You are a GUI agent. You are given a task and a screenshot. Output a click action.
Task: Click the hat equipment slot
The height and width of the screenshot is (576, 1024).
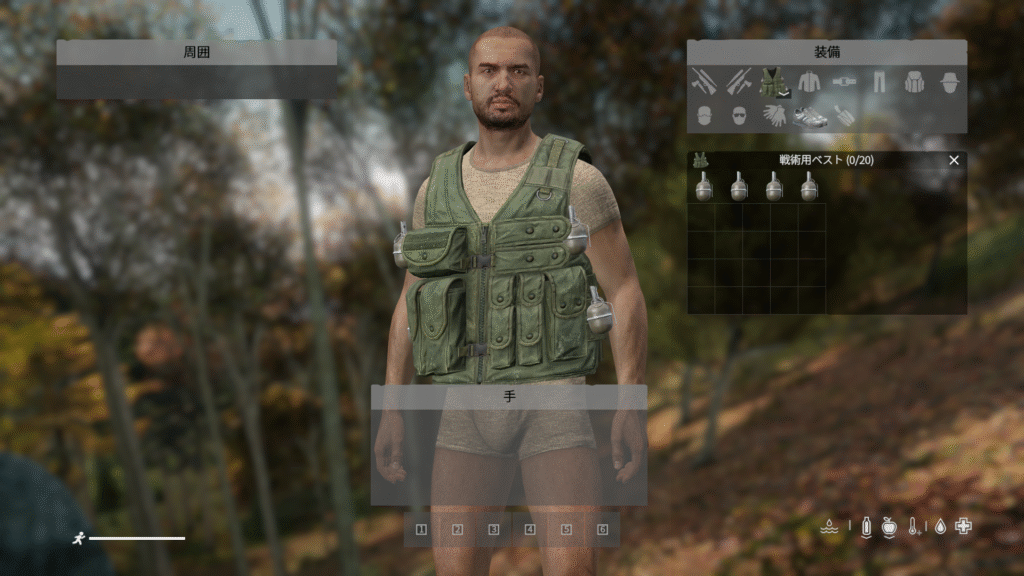949,82
